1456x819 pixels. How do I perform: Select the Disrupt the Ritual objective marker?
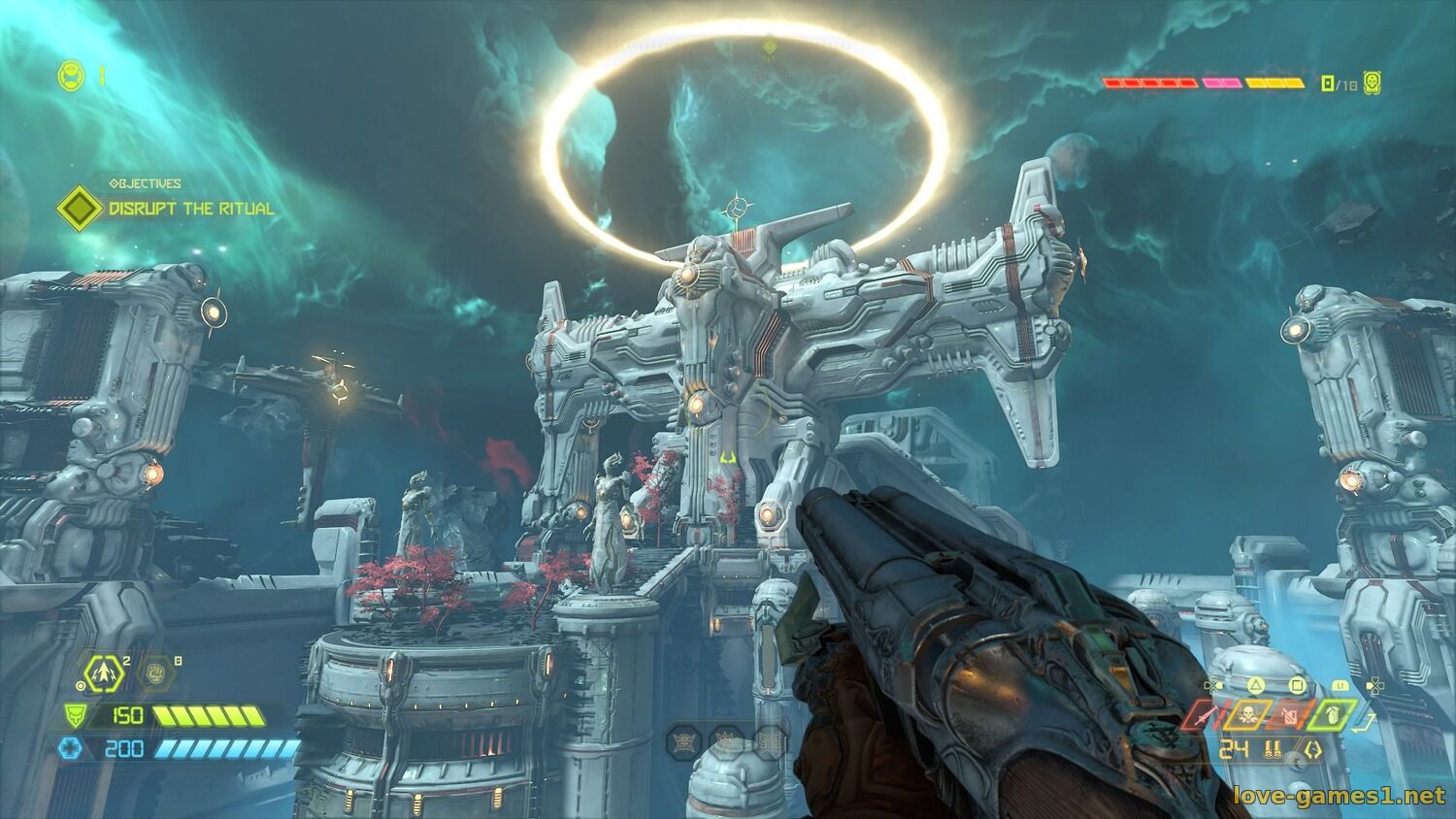(x=76, y=208)
